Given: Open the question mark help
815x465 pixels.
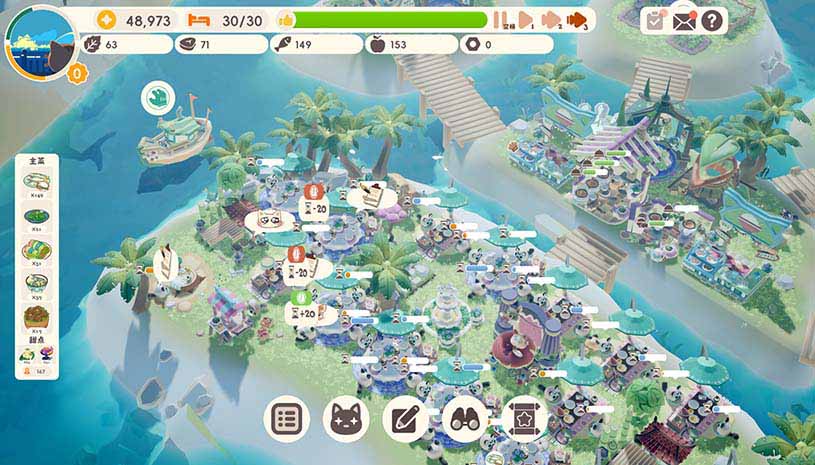Looking at the screenshot, I should pos(712,20).
